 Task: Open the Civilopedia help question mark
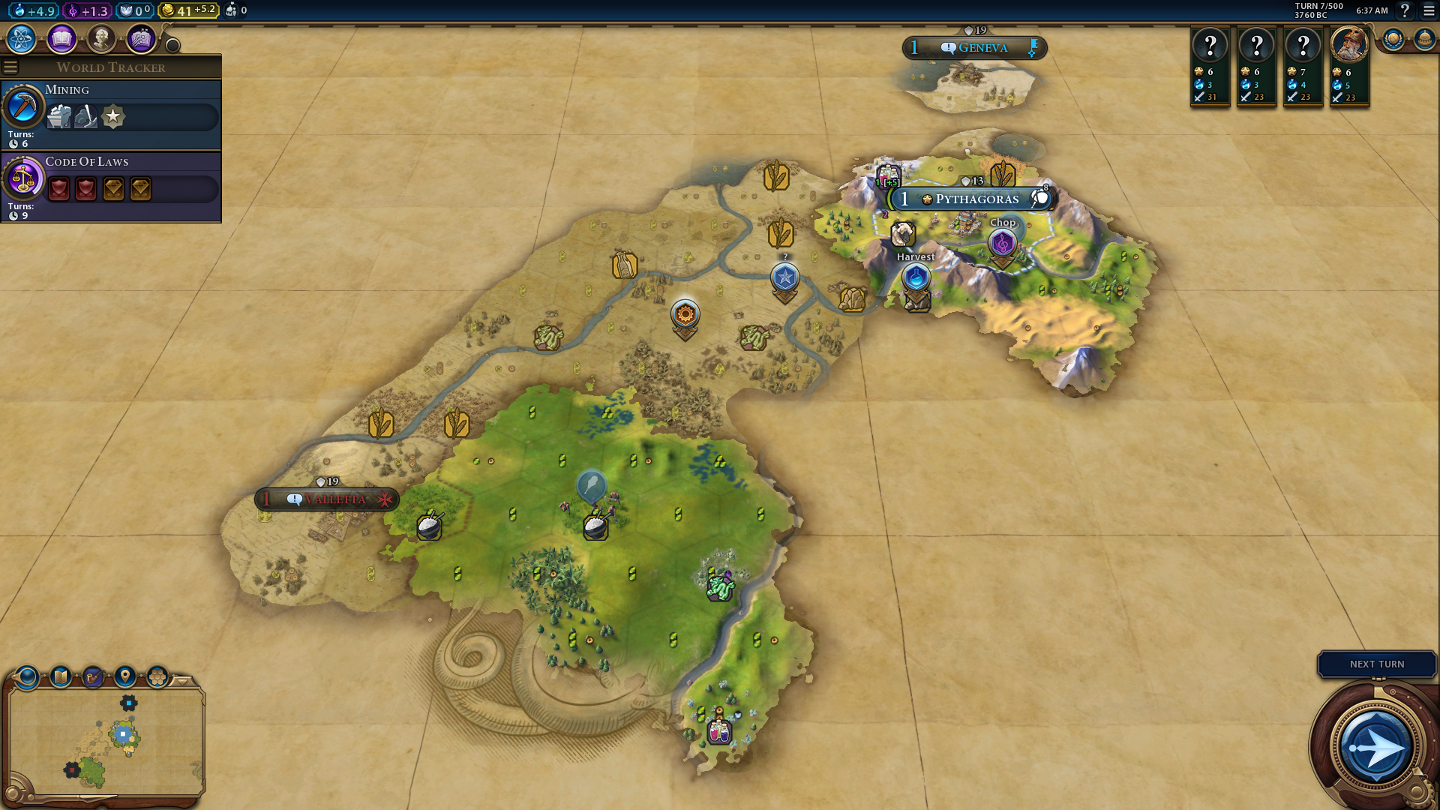(1404, 11)
